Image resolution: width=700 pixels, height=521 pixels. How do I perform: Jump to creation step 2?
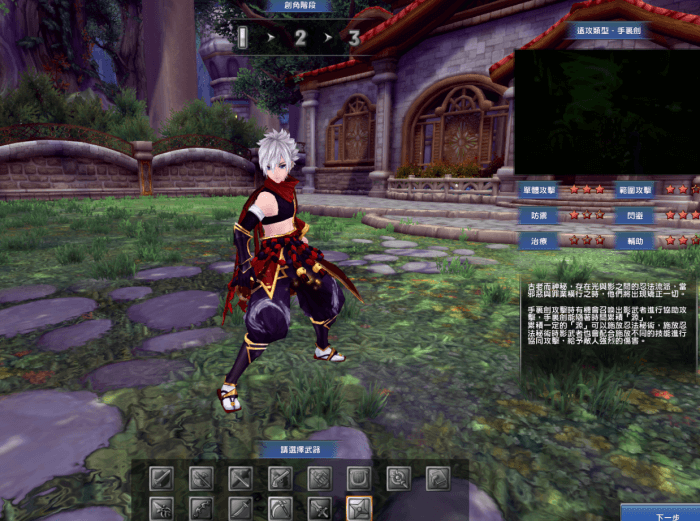coord(300,39)
